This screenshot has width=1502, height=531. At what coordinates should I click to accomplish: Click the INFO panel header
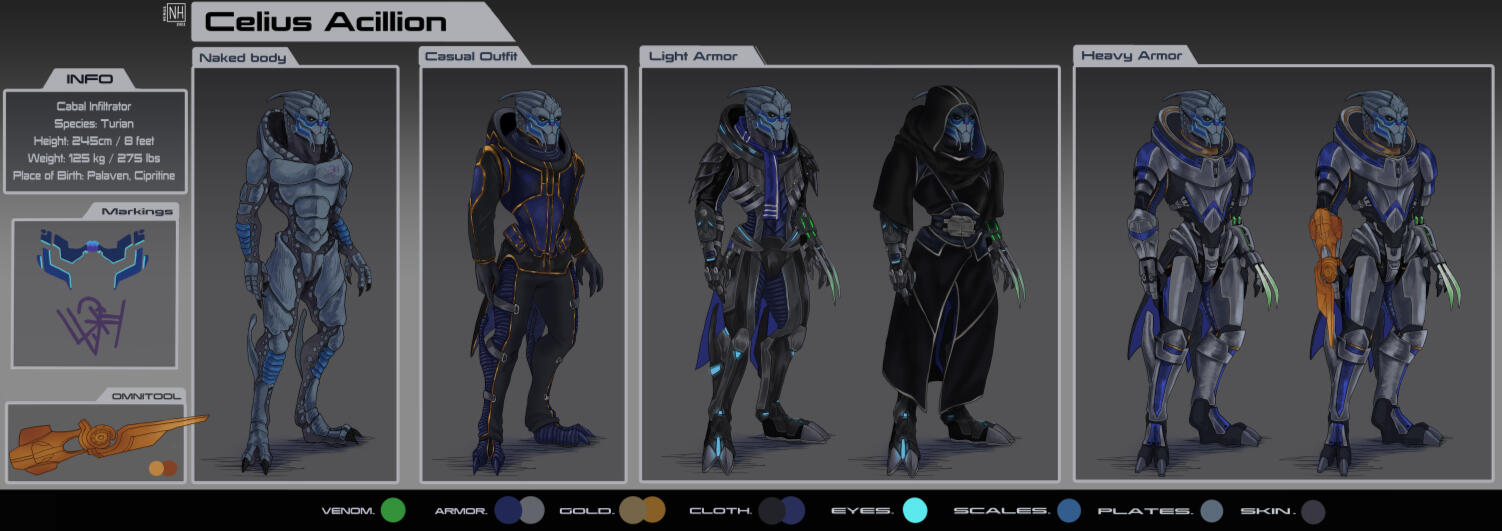[90, 79]
